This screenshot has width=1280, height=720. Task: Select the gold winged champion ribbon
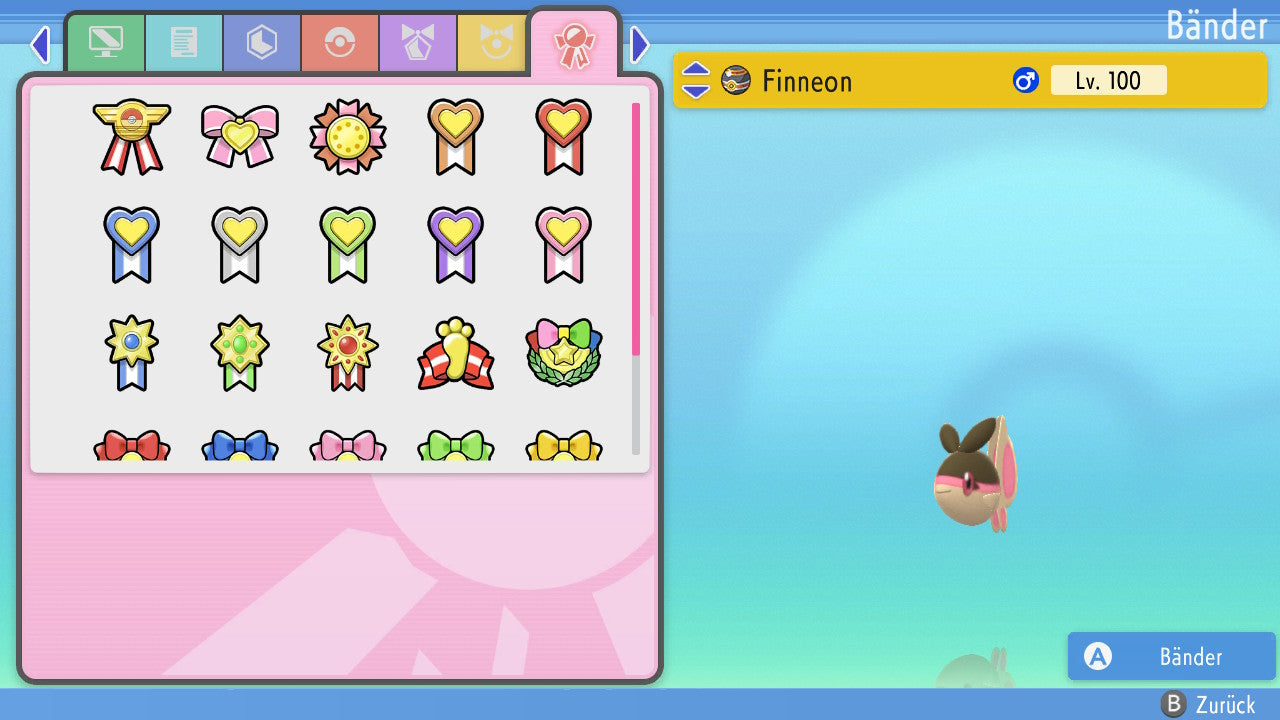click(132, 136)
